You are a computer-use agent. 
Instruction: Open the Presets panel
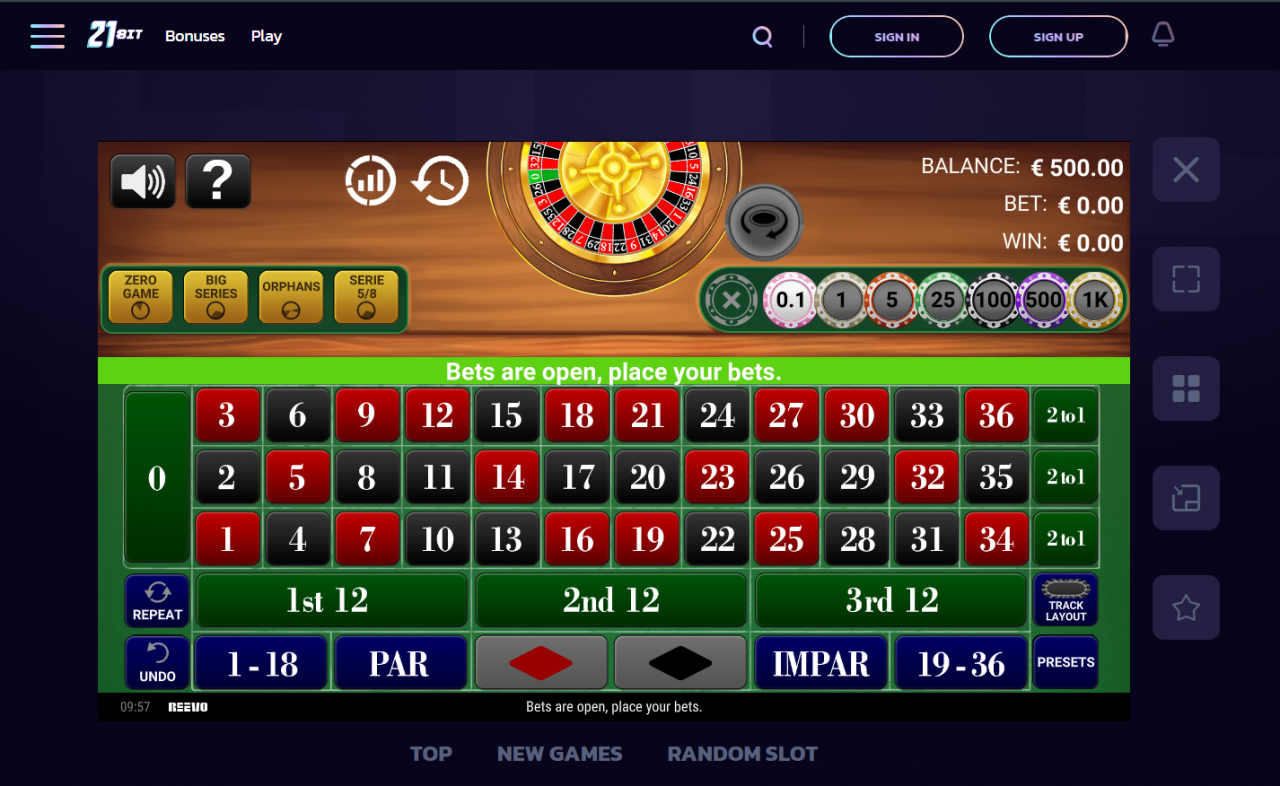point(1065,662)
